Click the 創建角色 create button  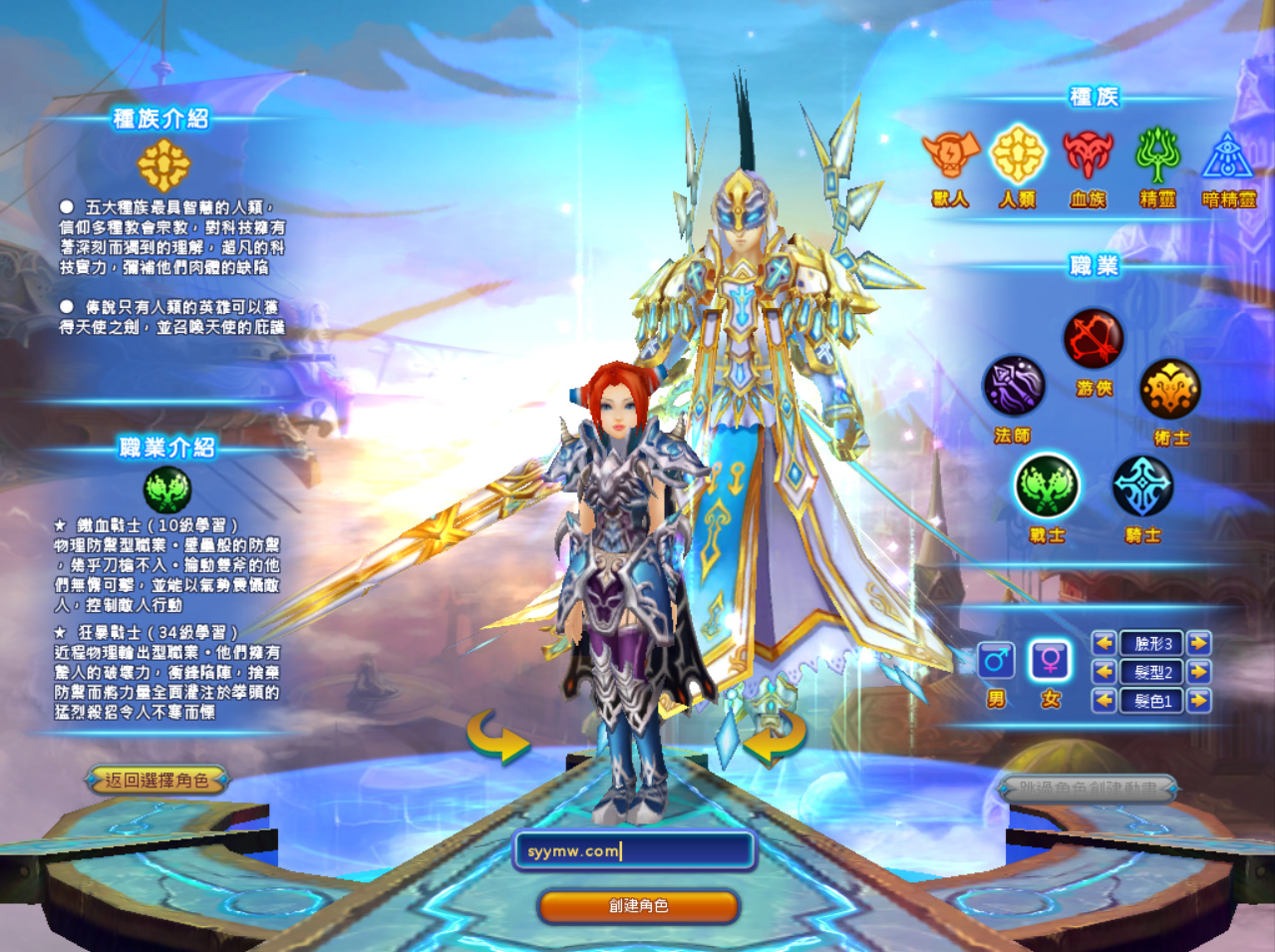pyautogui.click(x=638, y=906)
